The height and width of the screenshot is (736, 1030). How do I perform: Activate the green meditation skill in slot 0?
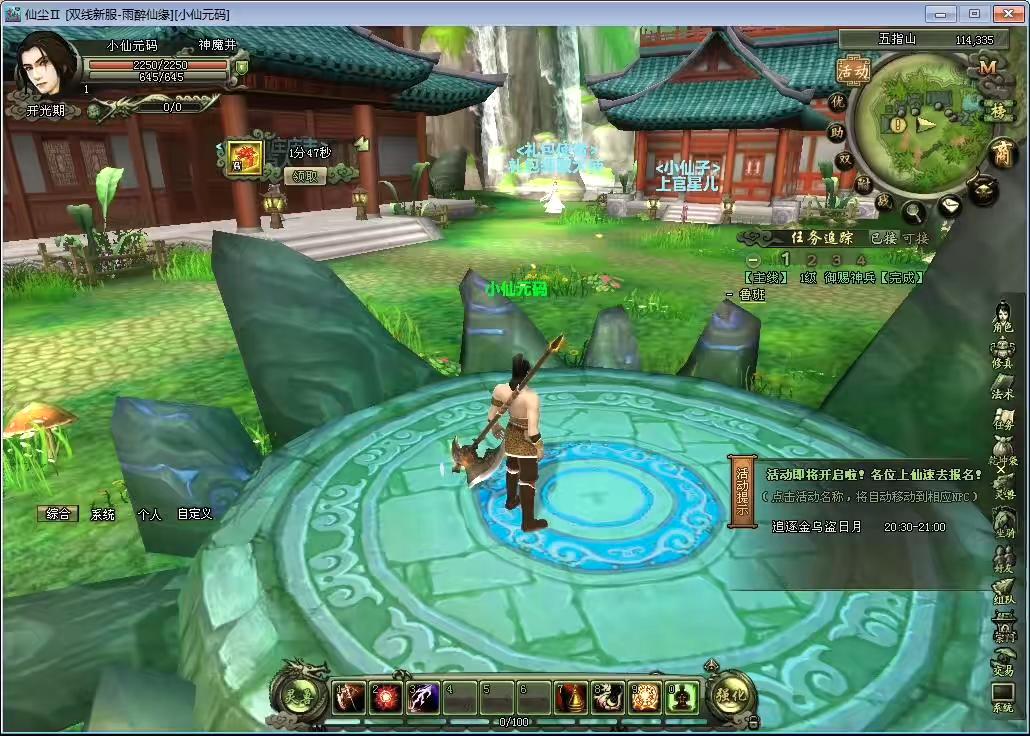point(683,698)
